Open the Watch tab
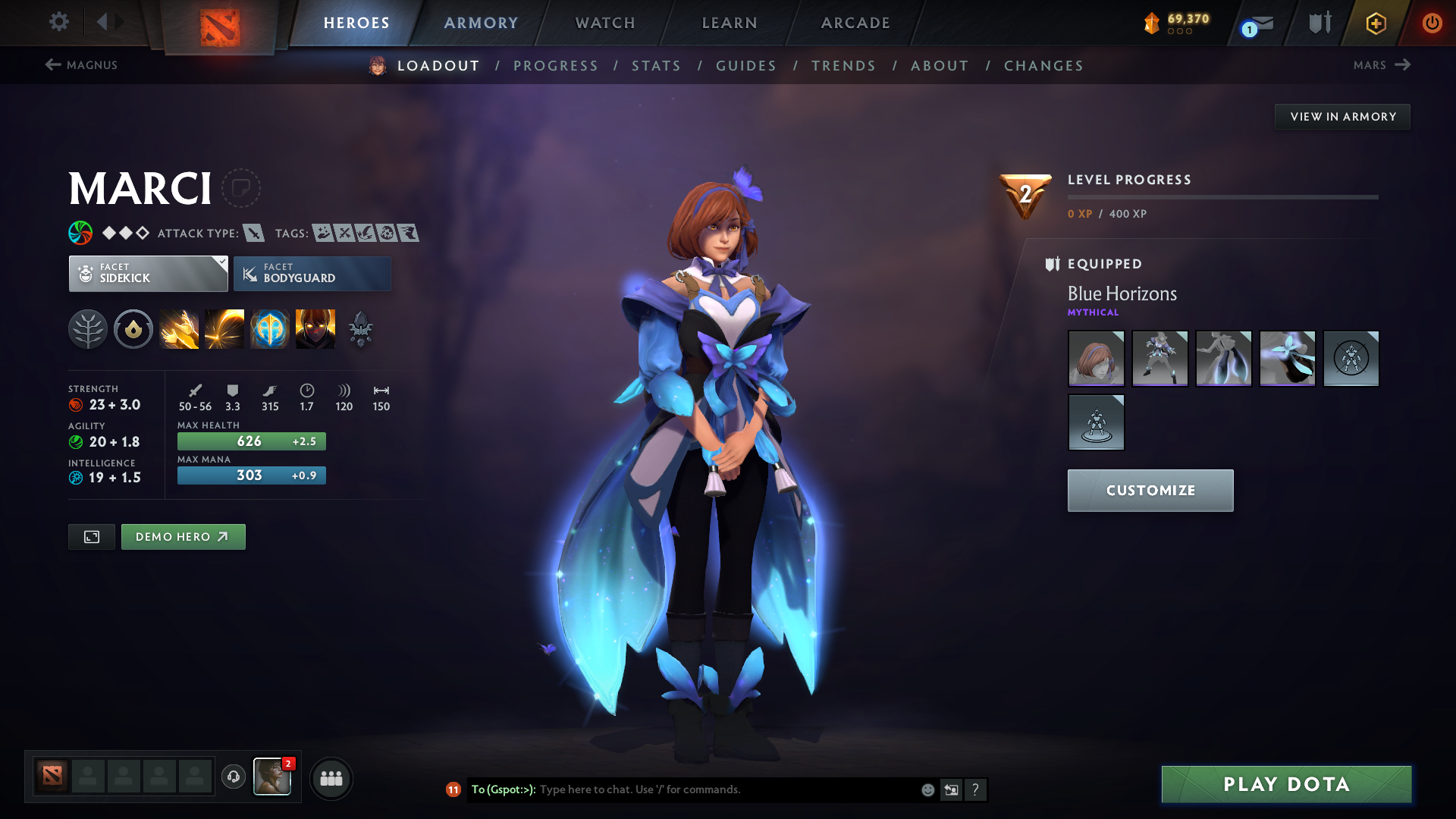 (604, 23)
